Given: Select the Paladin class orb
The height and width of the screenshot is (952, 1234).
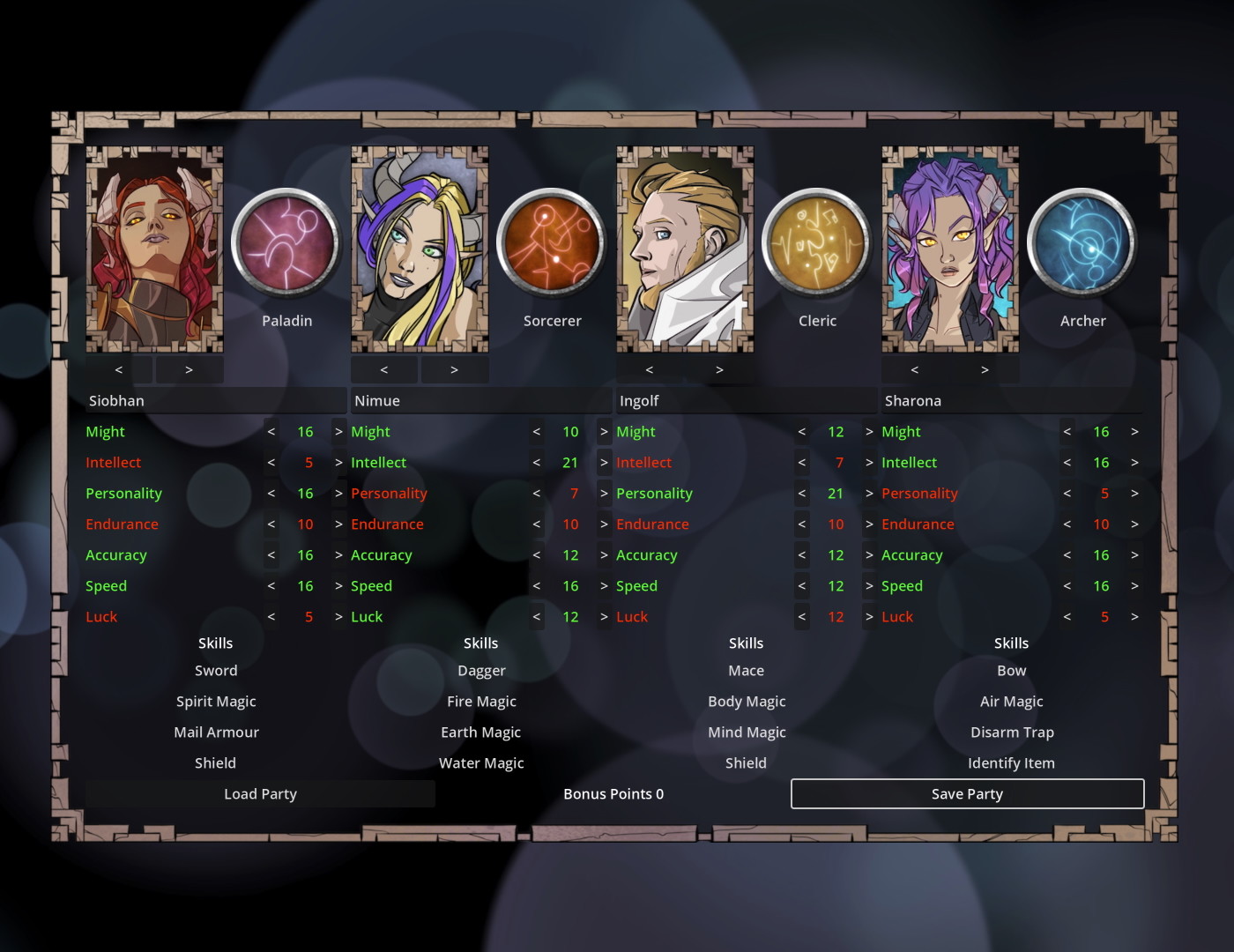Looking at the screenshot, I should [x=286, y=242].
